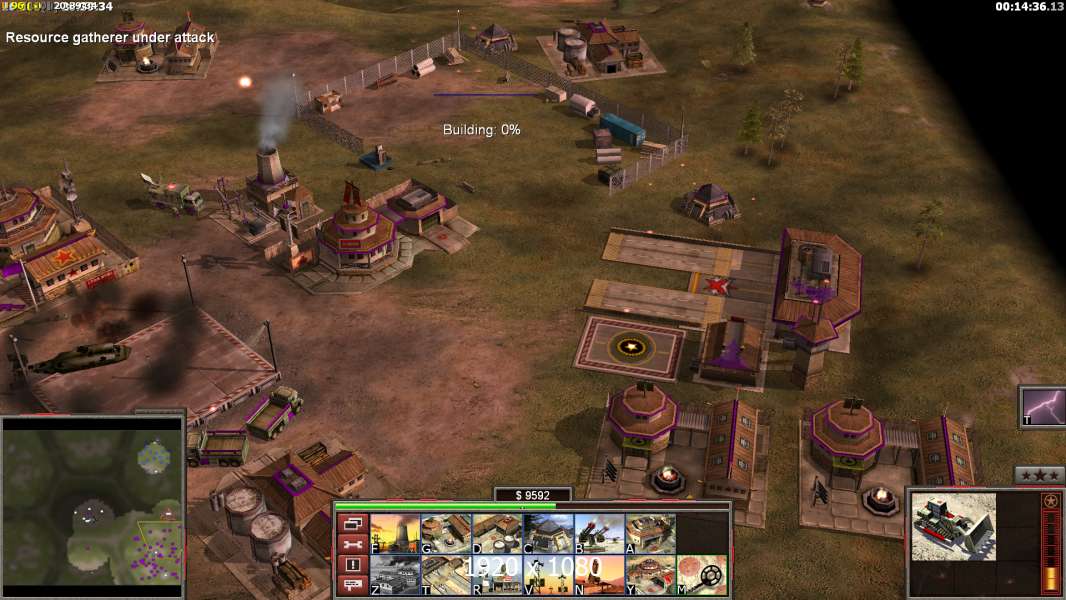
Task: Build the supply center with storage tanks
Action: point(497,534)
